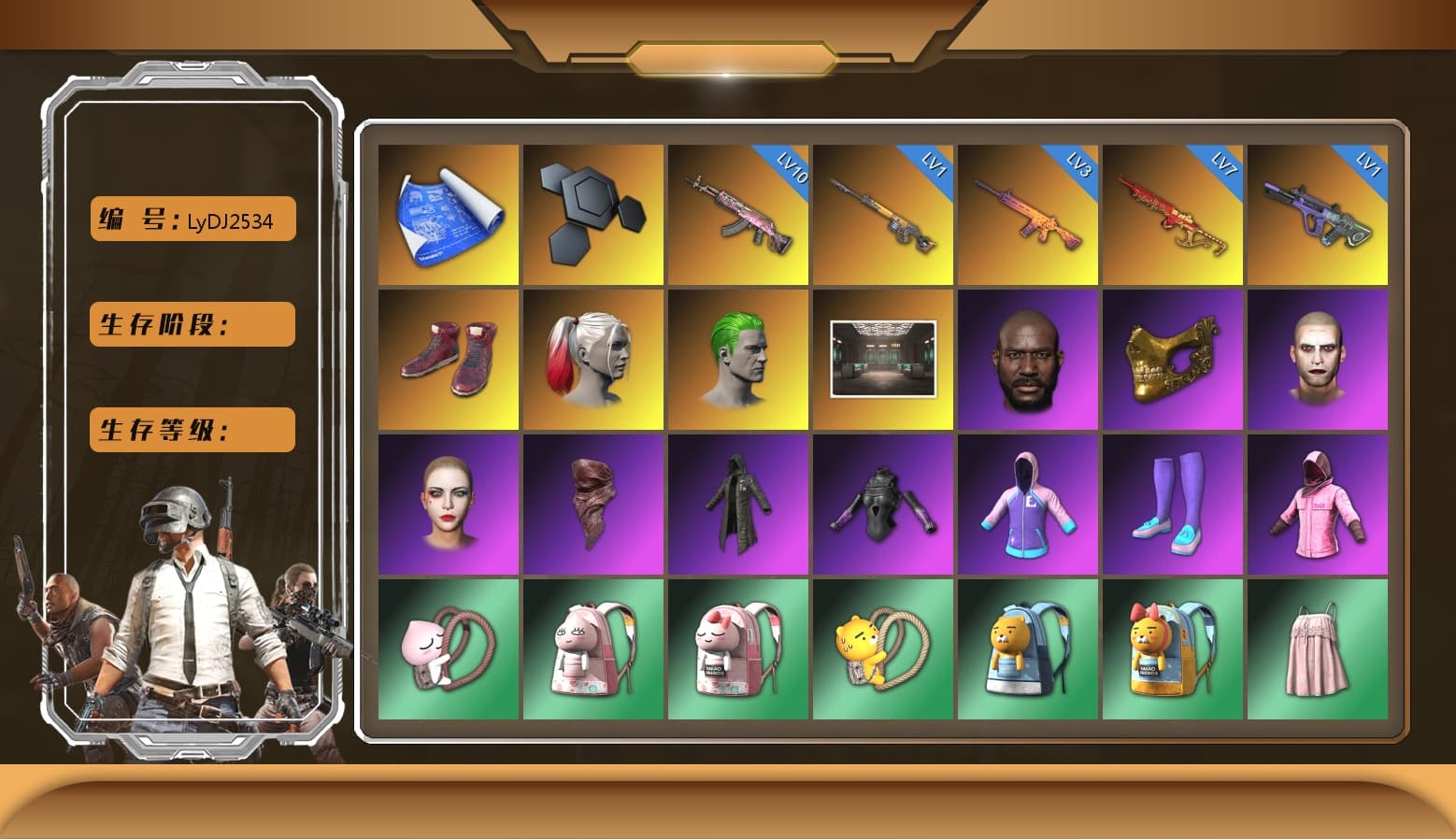Viewport: 1456px width, 839px height.
Task: Select the LV7 red sniper rifle skin
Action: pyautogui.click(x=1174, y=215)
